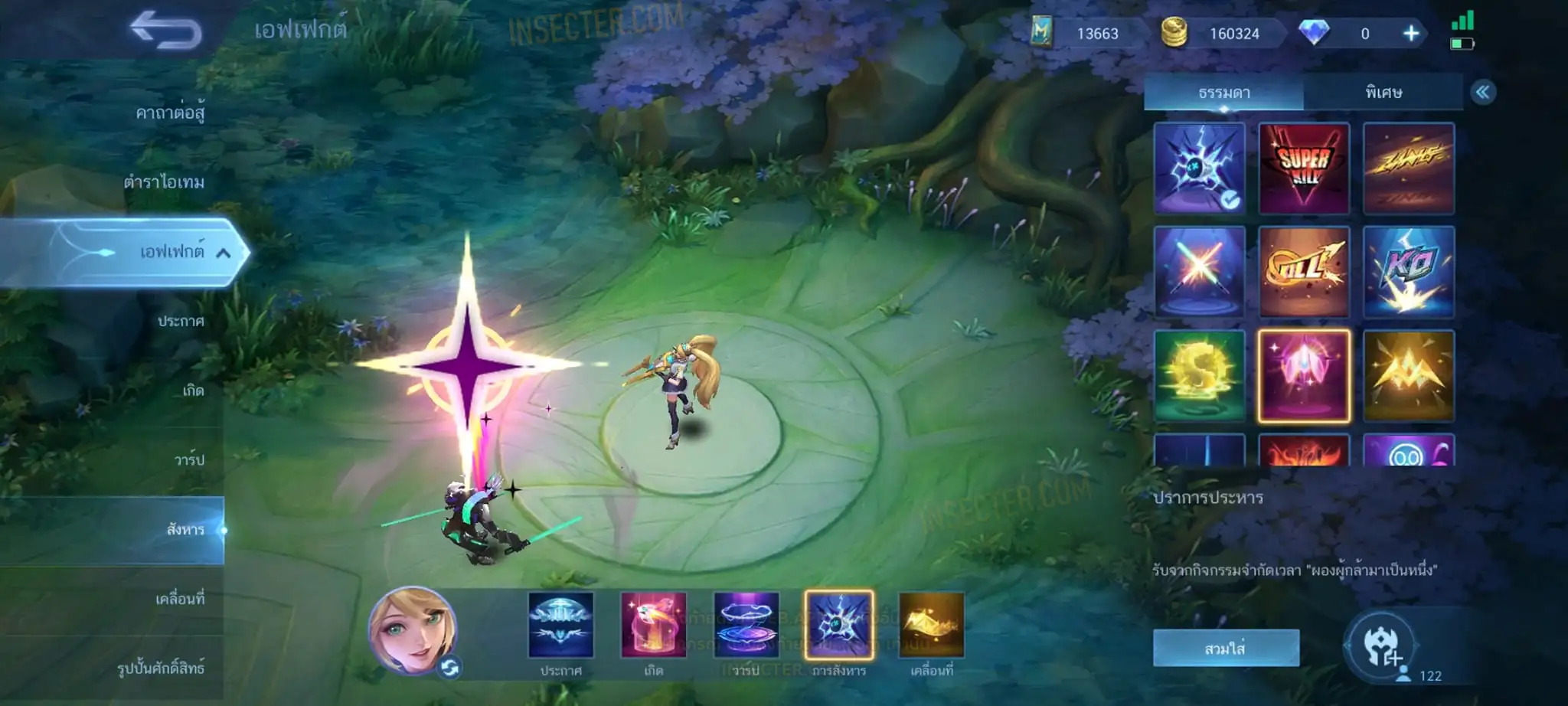Image resolution: width=1568 pixels, height=706 pixels.
Task: Open the ตำราไอเทม menu entry
Action: 164,182
